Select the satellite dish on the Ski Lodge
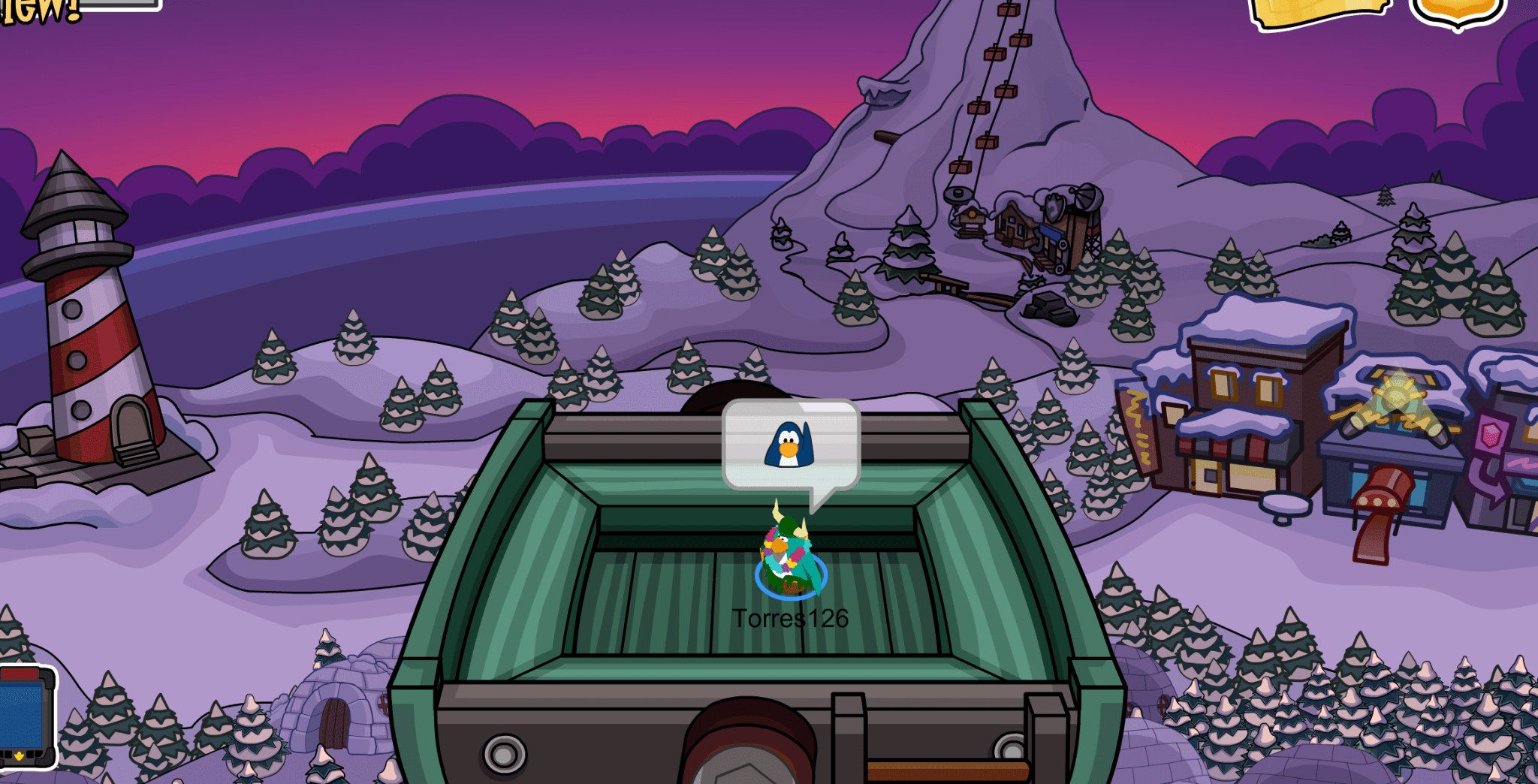The height and width of the screenshot is (784, 1538). (x=1087, y=198)
